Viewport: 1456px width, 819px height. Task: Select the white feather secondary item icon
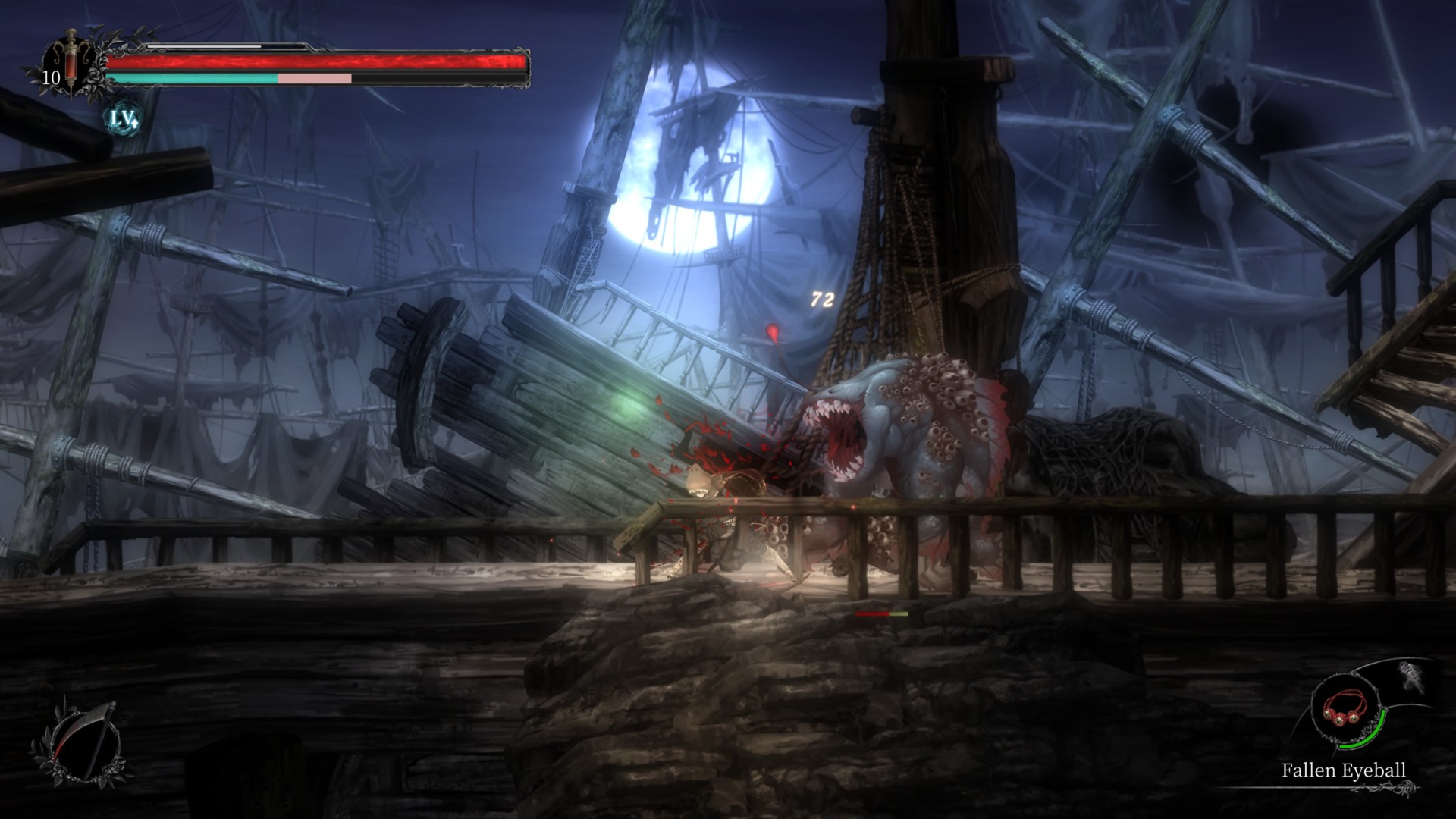pos(1412,677)
